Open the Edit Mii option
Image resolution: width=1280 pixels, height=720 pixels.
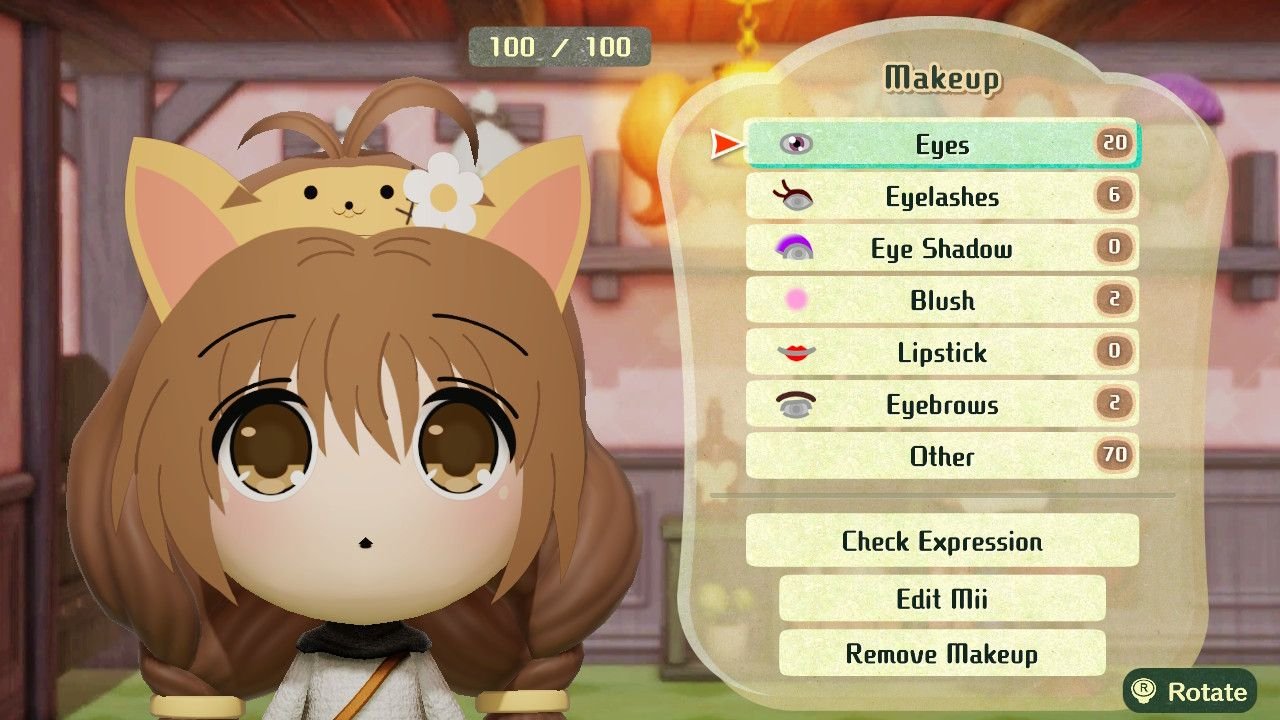(941, 598)
